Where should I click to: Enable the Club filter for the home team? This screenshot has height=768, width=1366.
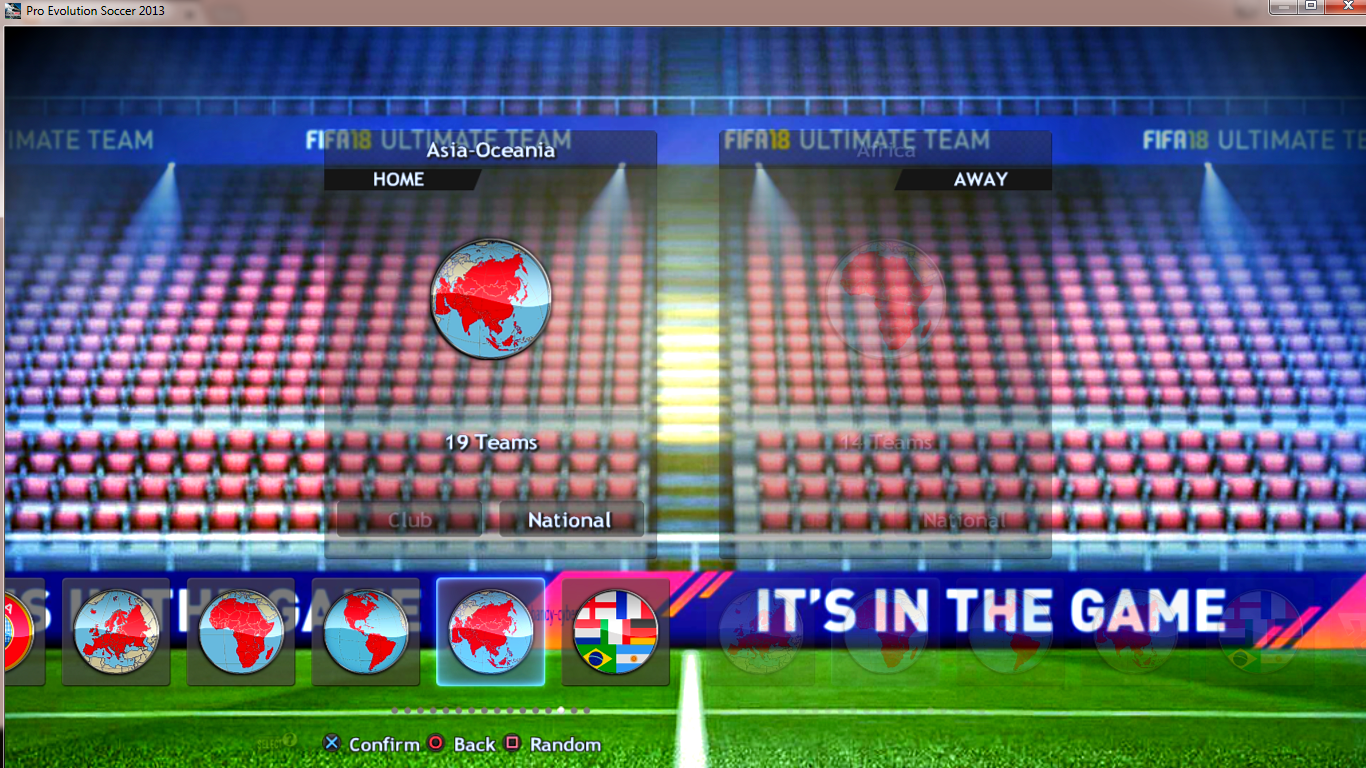click(x=409, y=519)
